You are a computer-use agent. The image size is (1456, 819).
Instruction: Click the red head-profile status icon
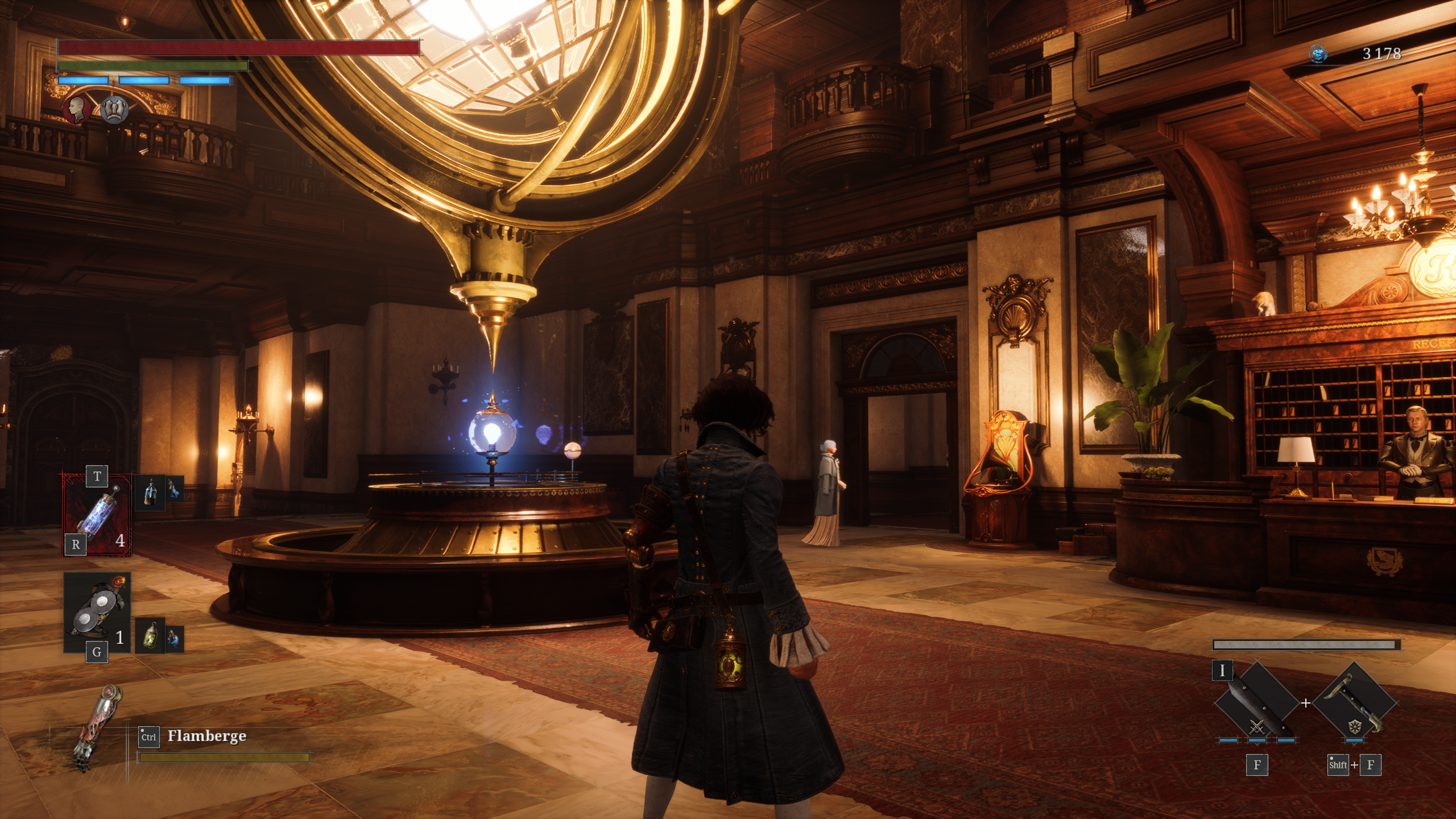point(76,109)
